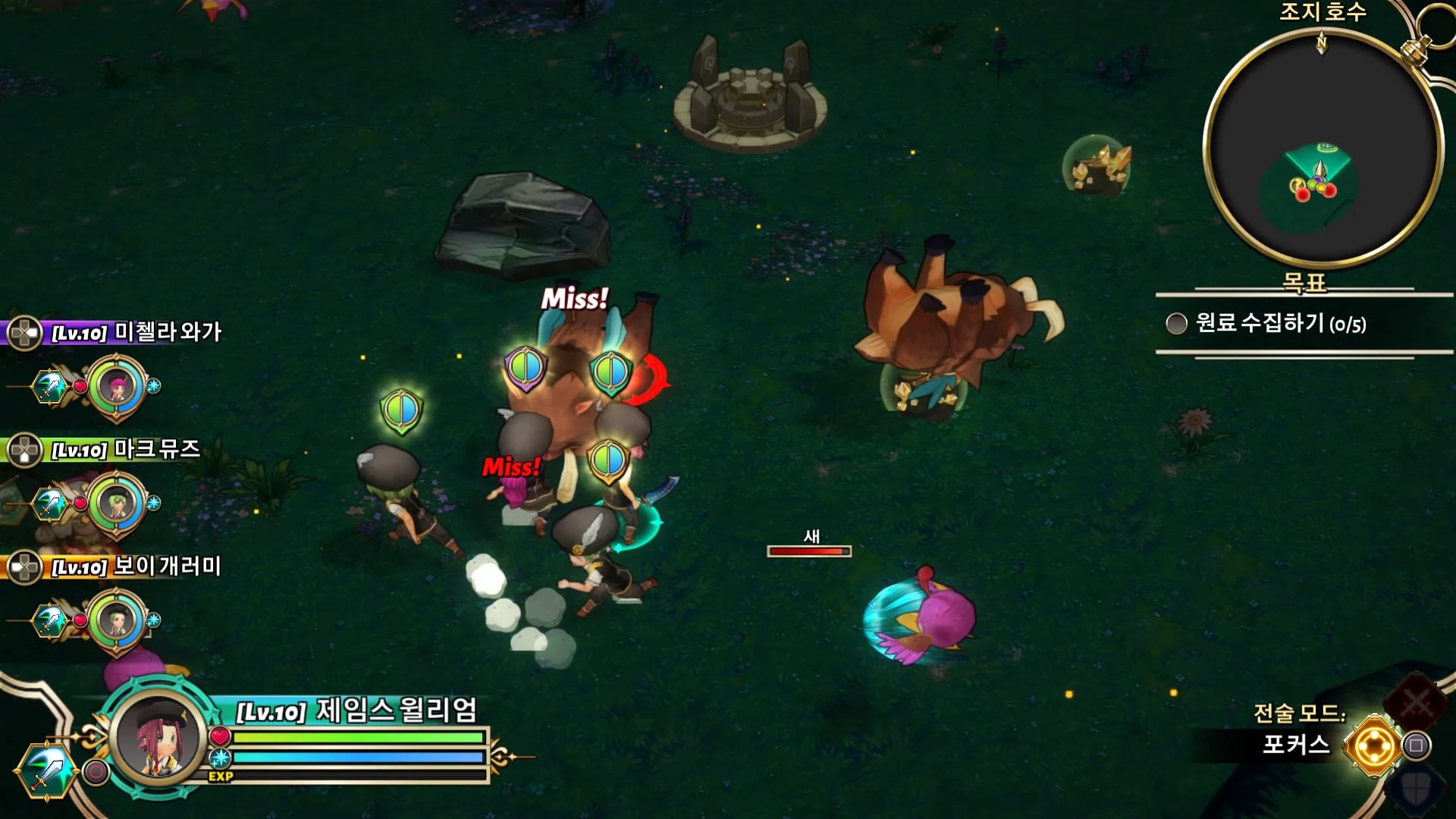1456x819 pixels.
Task: Toggle the d-pad command icon beside 마크 뮤즈
Action: tap(25, 450)
